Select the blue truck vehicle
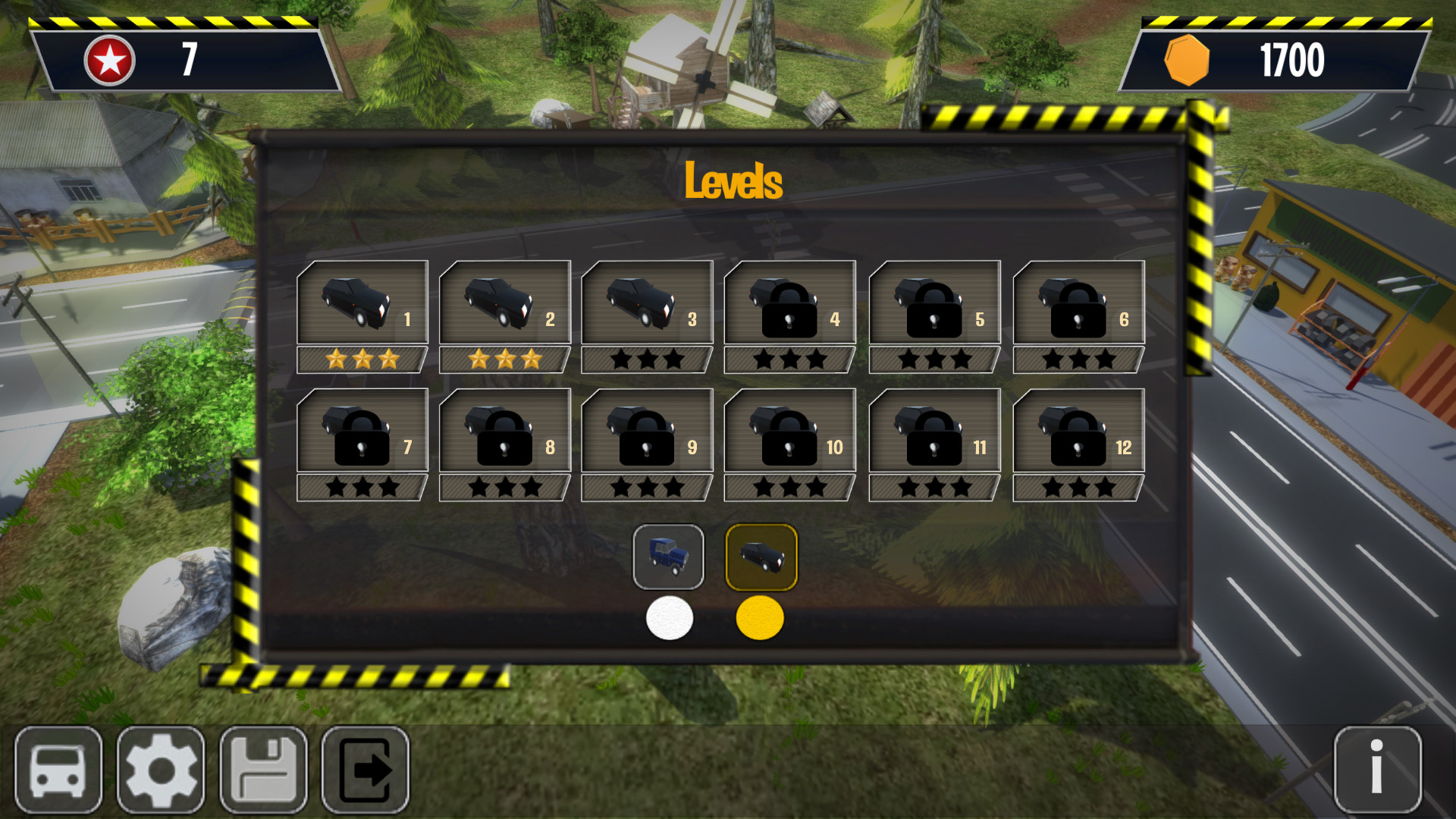The height and width of the screenshot is (819, 1456). tap(670, 557)
